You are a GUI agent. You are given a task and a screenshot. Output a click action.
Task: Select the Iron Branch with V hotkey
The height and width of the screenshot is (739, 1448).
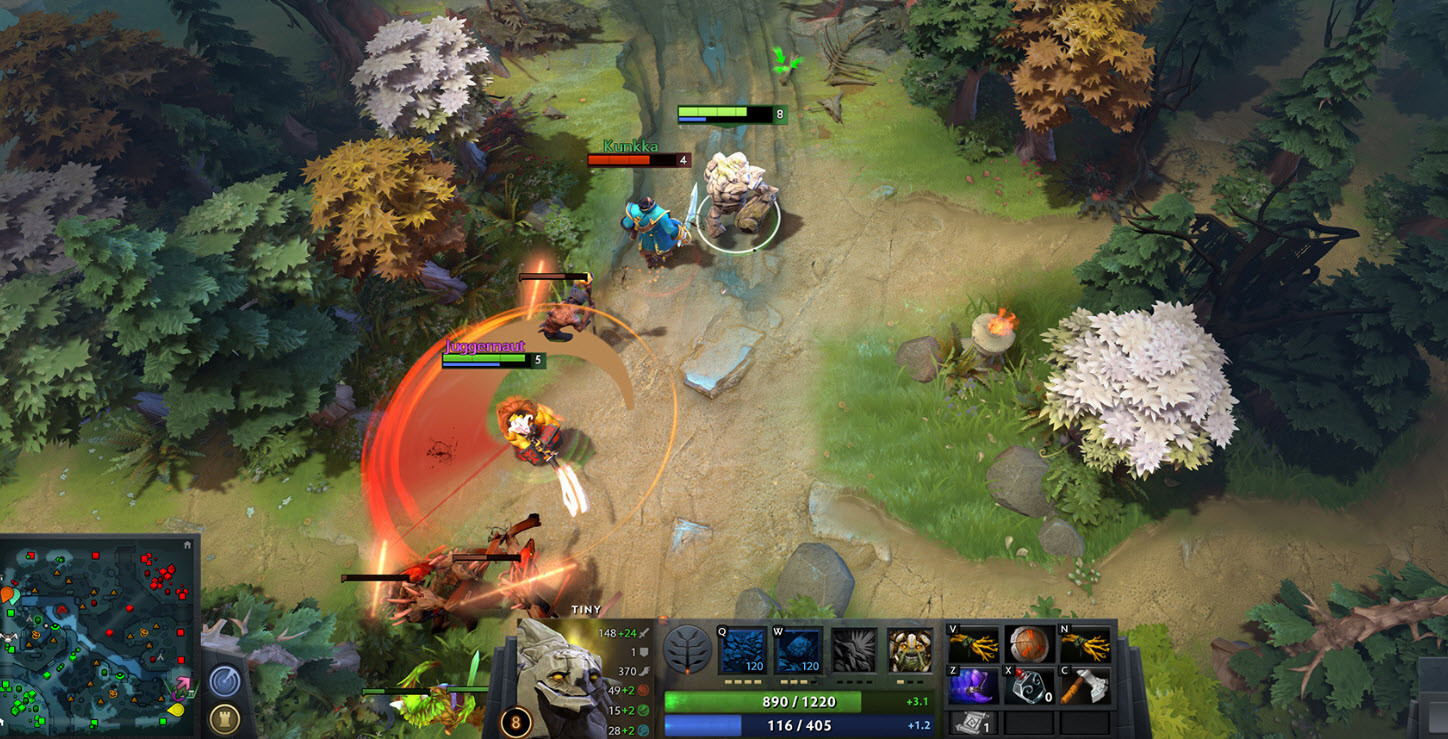coord(973,644)
